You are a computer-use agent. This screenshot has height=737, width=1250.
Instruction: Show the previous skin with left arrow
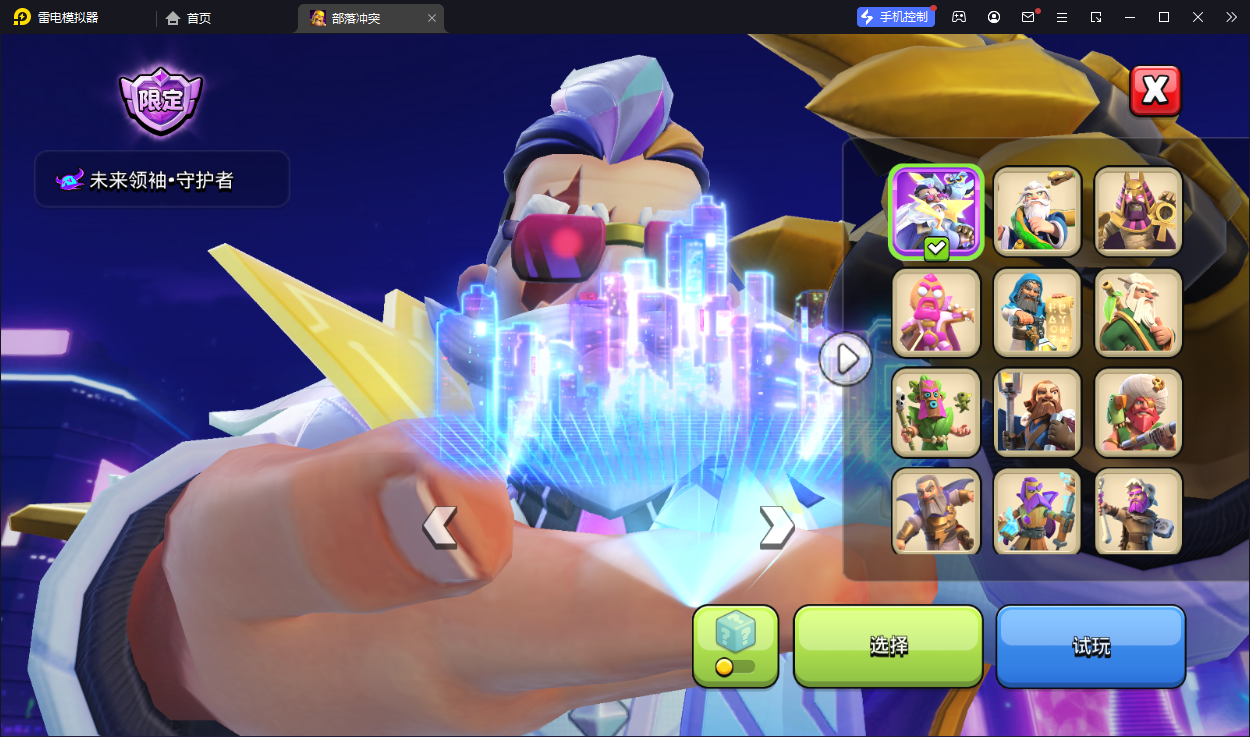439,527
